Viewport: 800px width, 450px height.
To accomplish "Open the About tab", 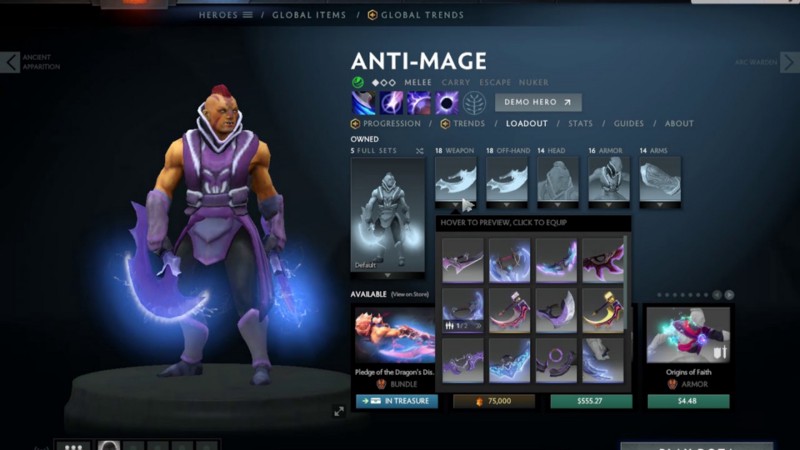I will coord(679,124).
